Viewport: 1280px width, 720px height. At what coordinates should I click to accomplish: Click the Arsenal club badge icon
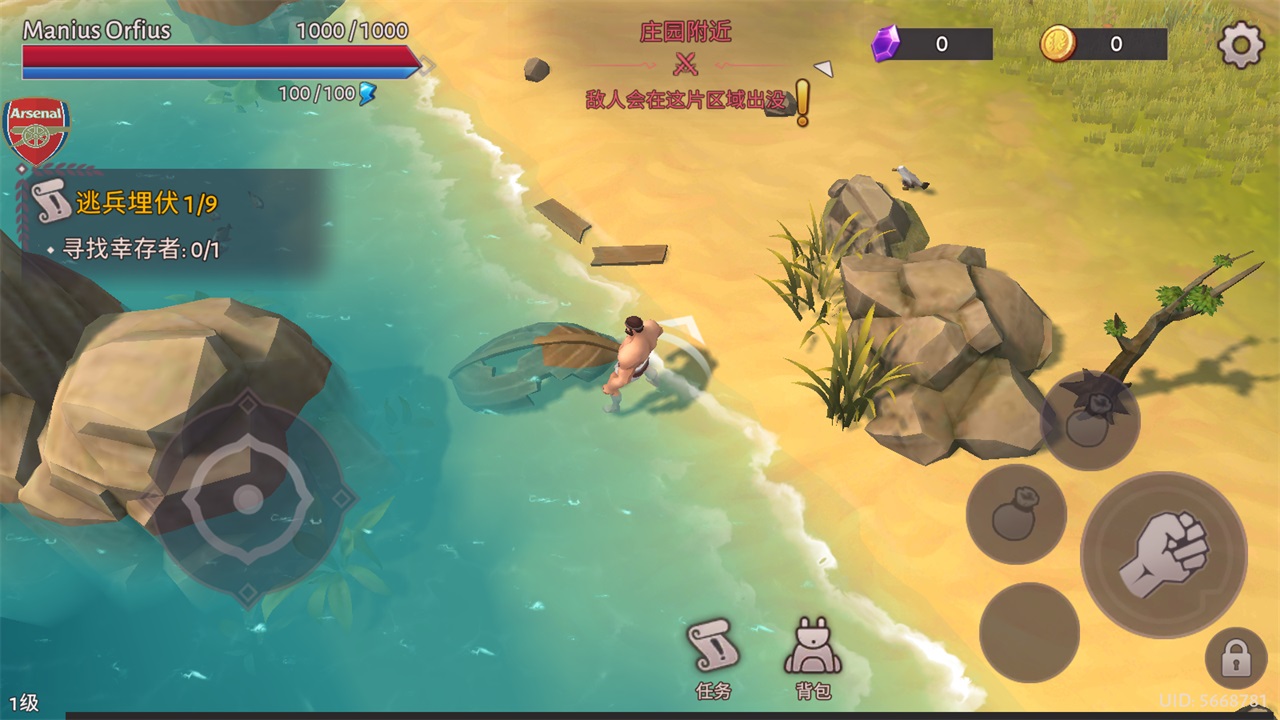tap(37, 131)
